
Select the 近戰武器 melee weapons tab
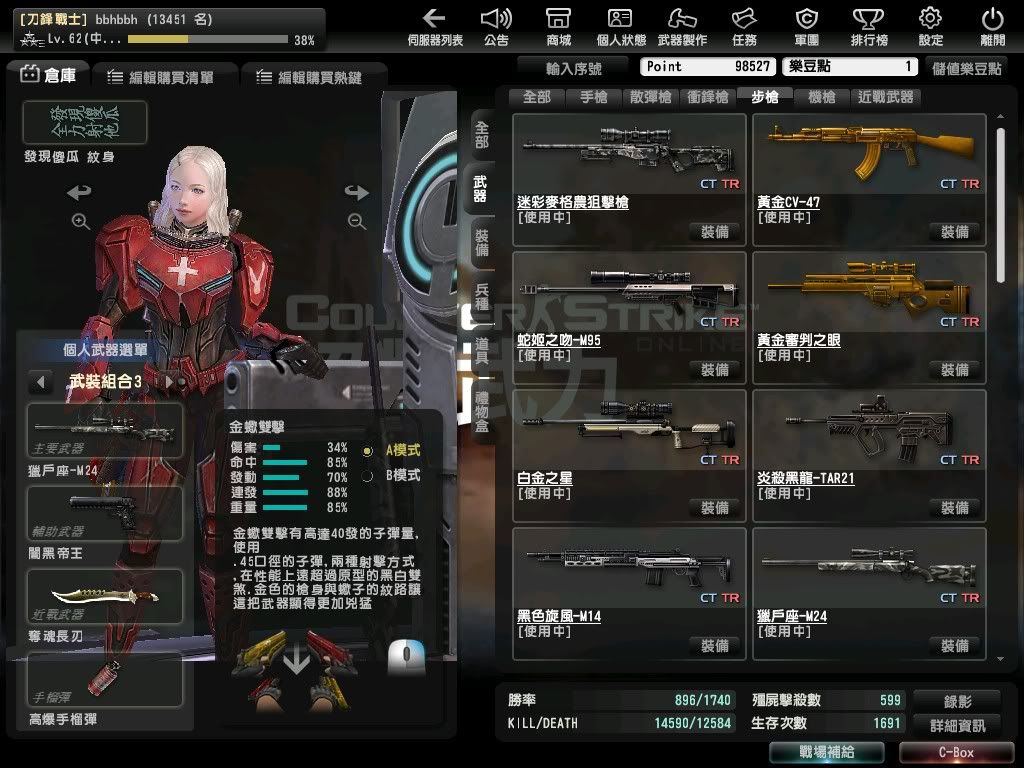[x=885, y=97]
